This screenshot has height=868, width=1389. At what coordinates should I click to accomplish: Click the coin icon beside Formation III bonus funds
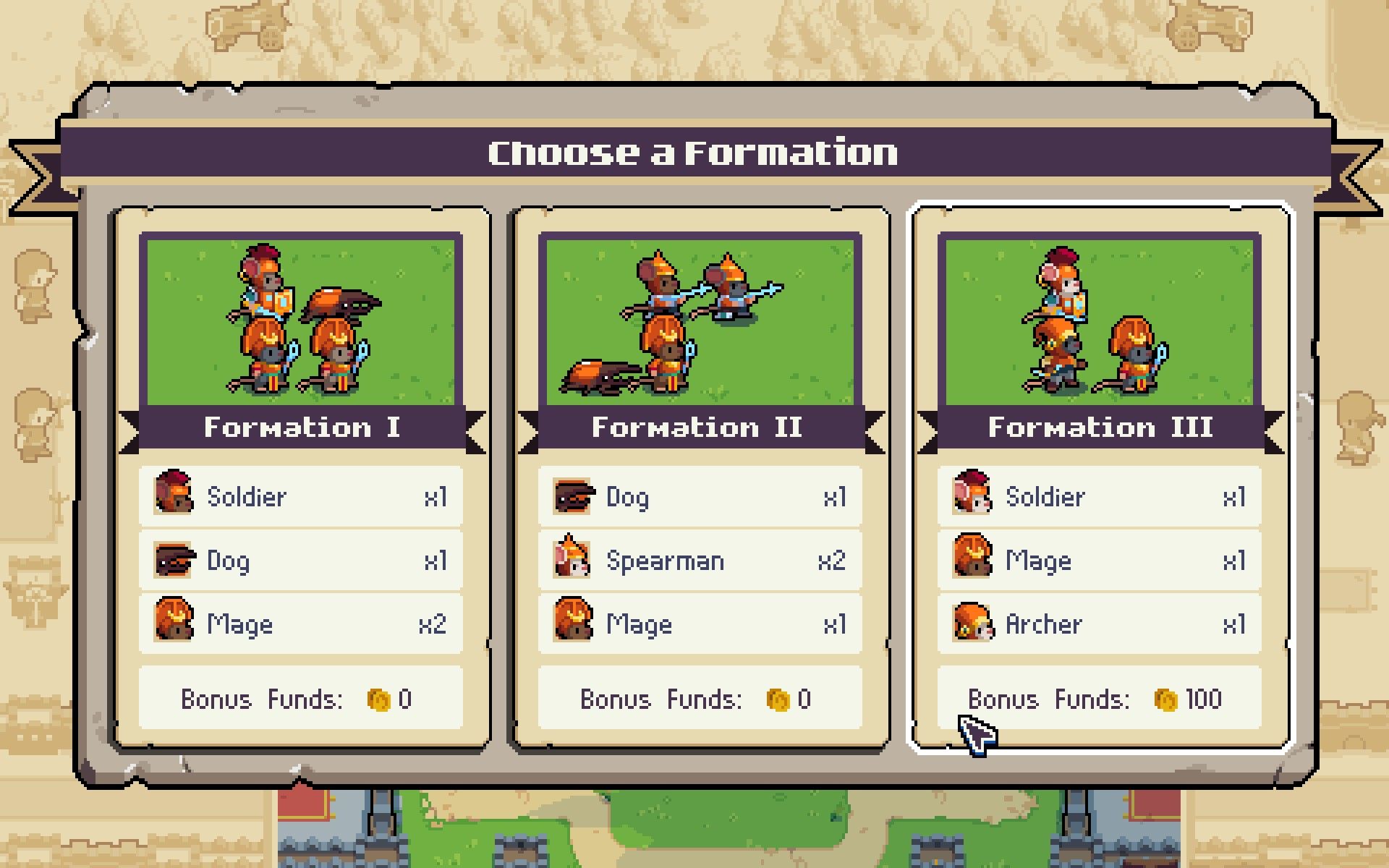[x=1165, y=699]
